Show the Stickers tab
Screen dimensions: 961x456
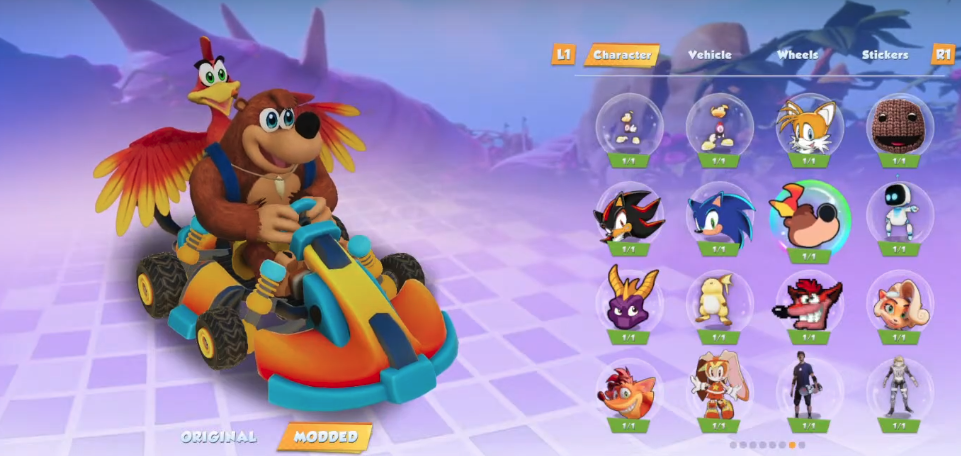click(884, 55)
